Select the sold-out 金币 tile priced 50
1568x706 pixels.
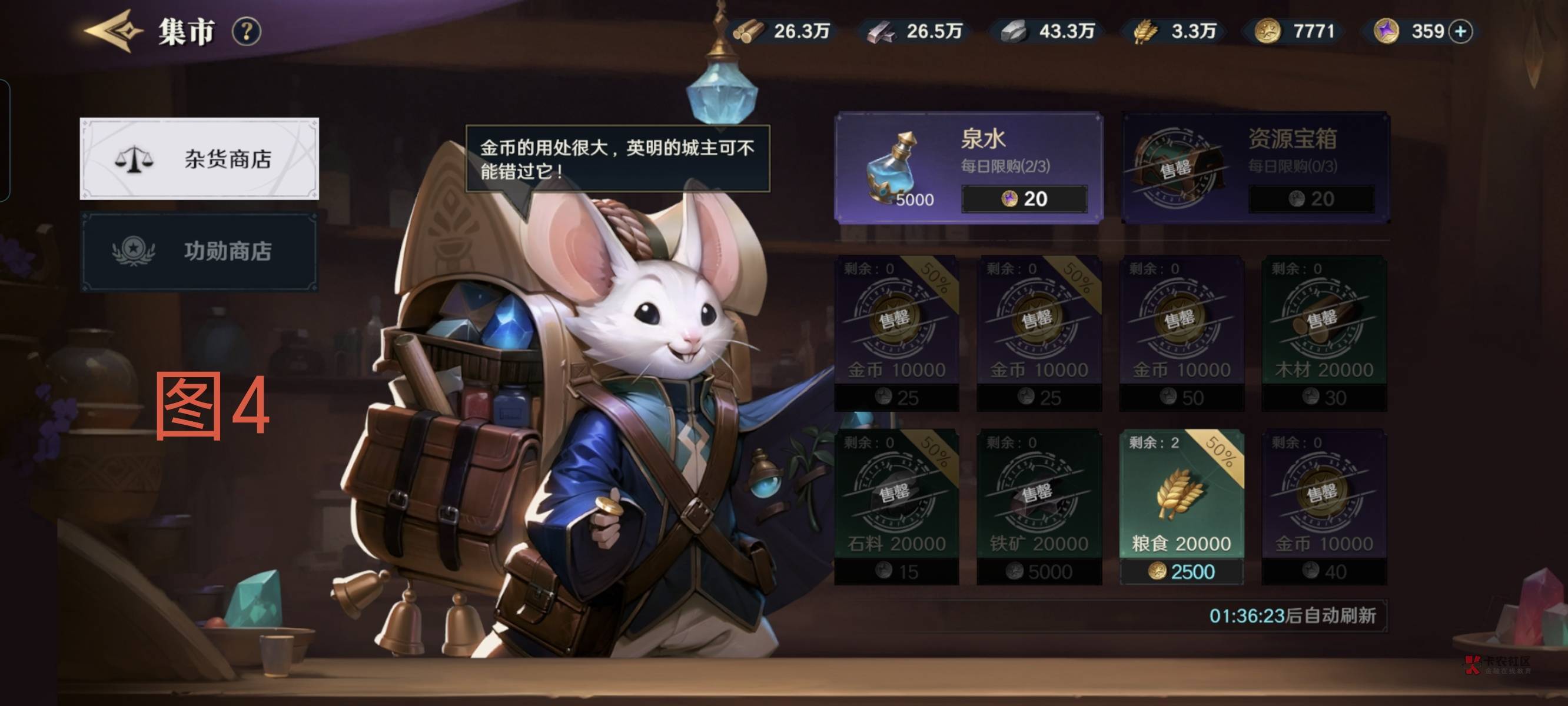[x=1181, y=332]
